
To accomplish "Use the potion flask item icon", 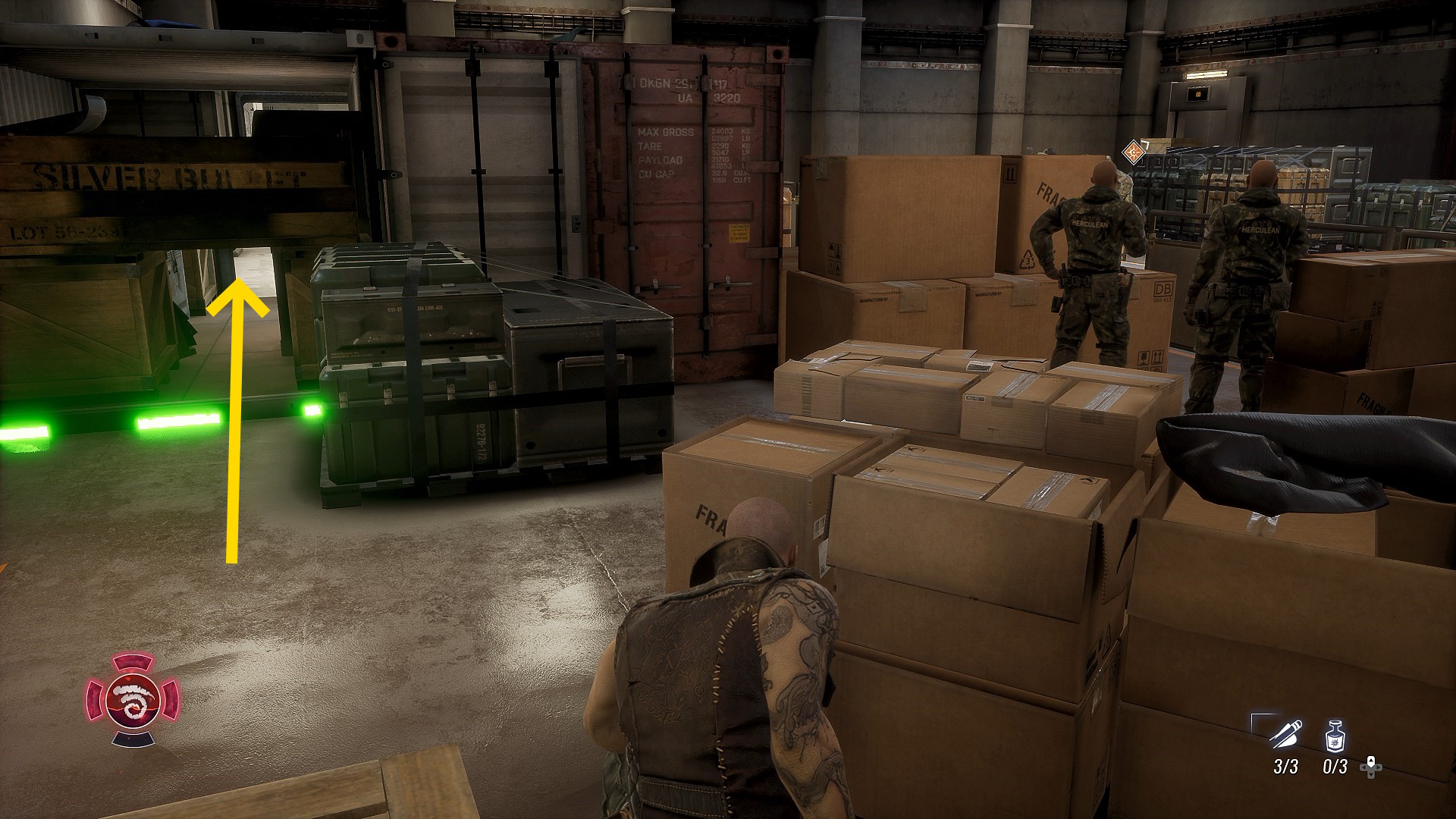I will coord(1335,736).
